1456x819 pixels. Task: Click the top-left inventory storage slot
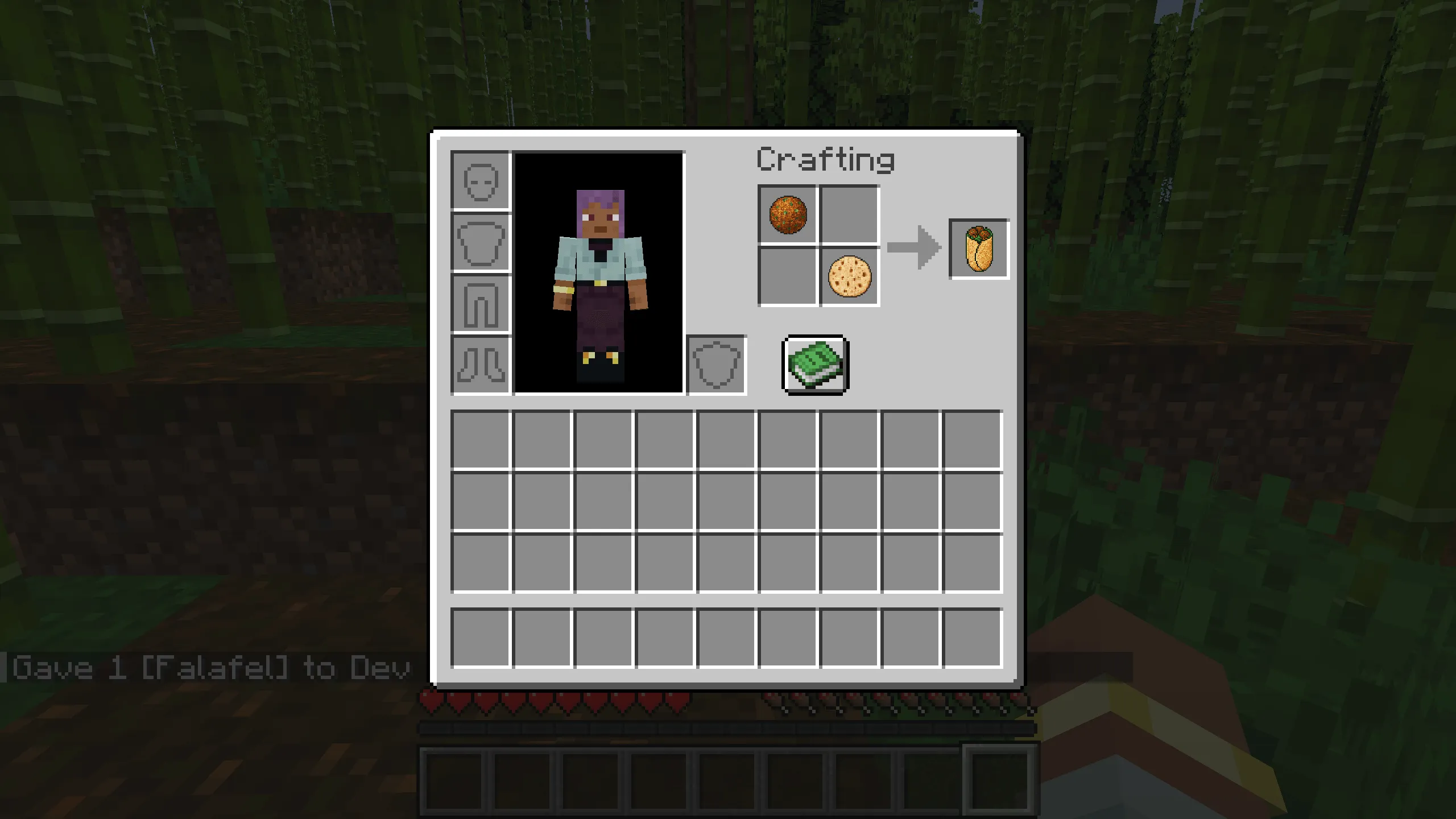pos(481,441)
